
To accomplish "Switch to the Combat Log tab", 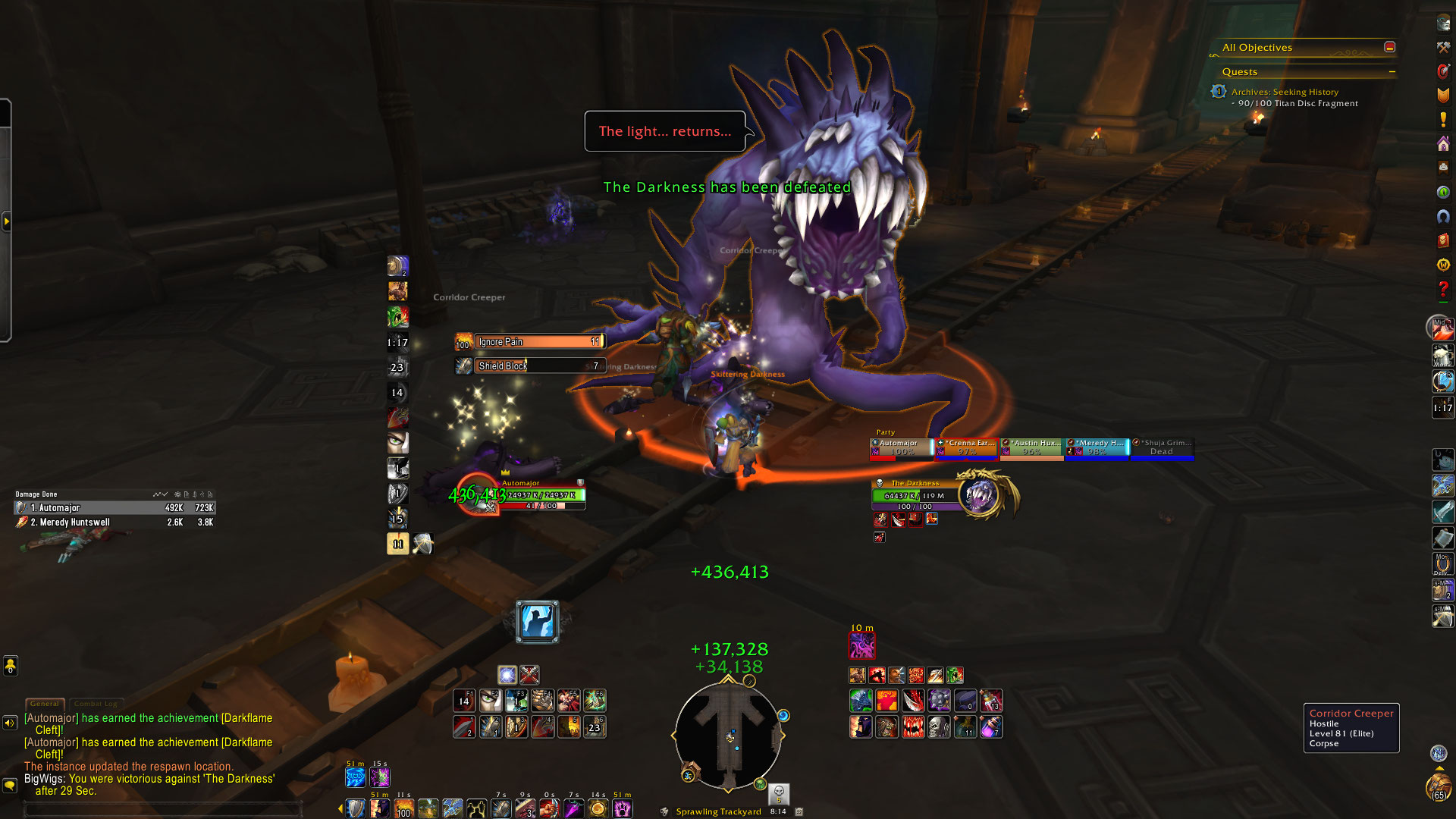I will coord(96,704).
